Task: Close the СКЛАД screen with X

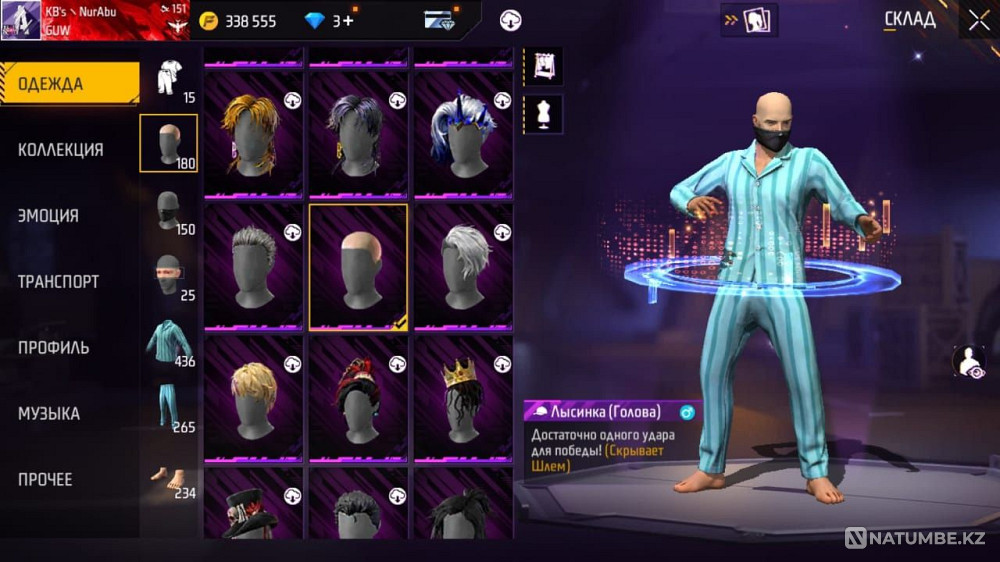Action: tap(976, 20)
